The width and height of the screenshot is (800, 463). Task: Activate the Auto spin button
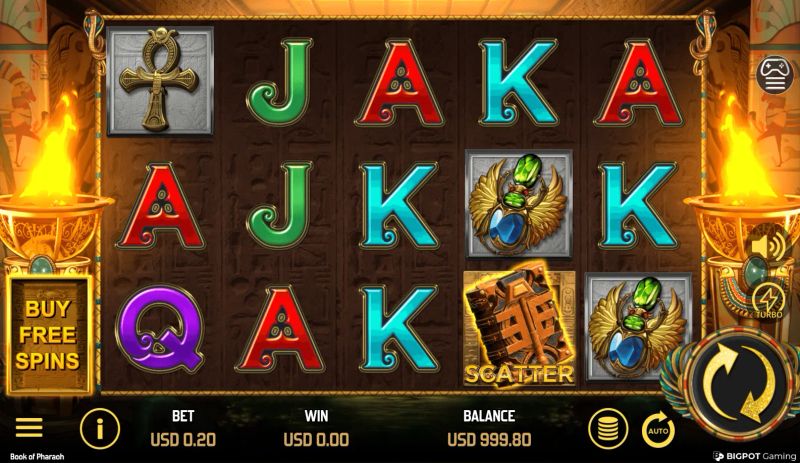click(658, 429)
